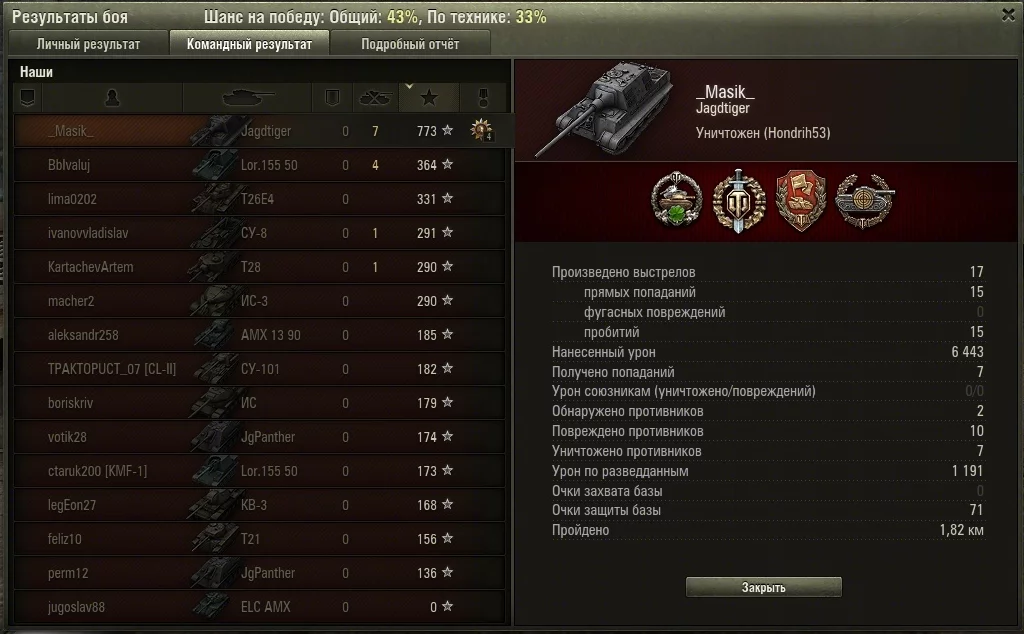Sort by destroyed vehicles column header
This screenshot has height=634, width=1024.
click(x=375, y=97)
